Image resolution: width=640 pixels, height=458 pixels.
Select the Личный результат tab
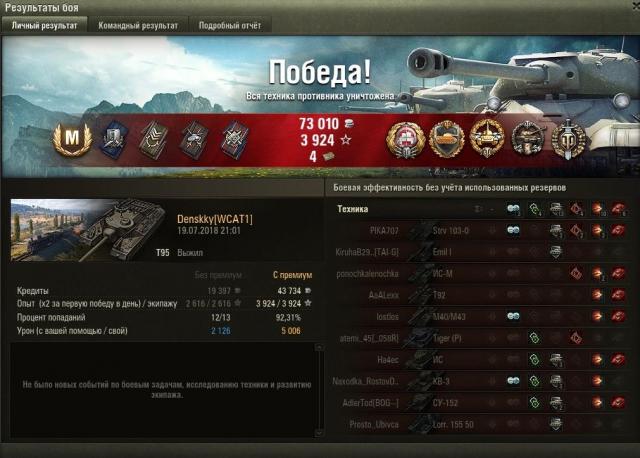point(45,25)
